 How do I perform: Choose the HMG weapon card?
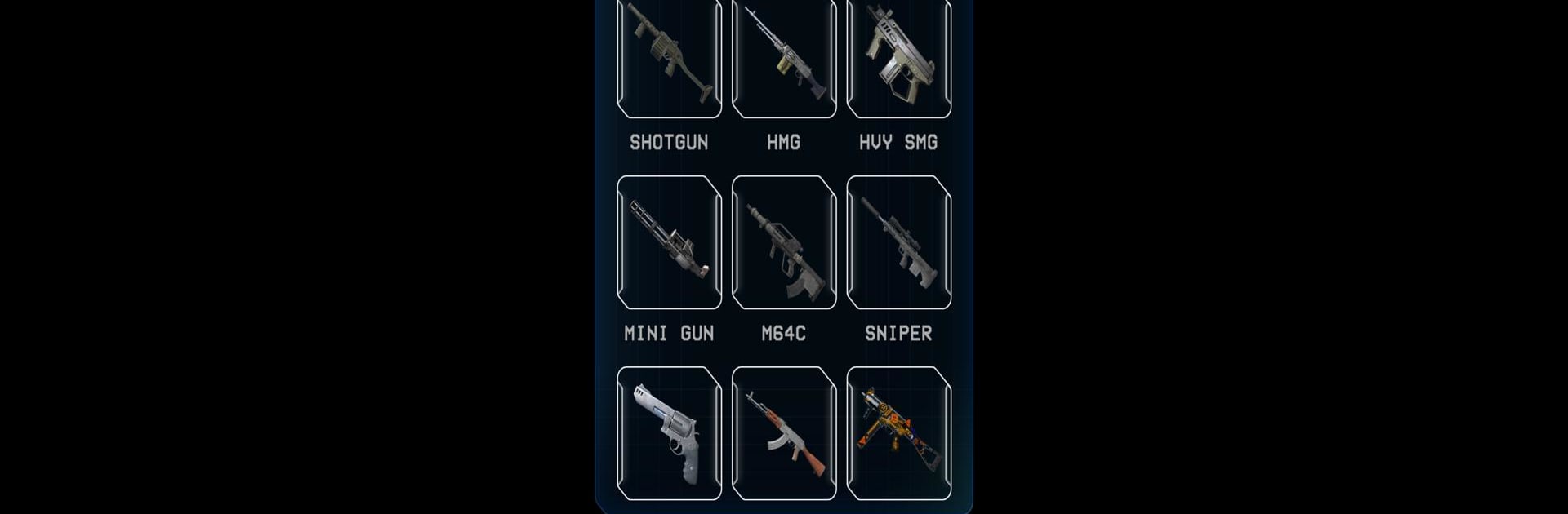pyautogui.click(x=784, y=57)
